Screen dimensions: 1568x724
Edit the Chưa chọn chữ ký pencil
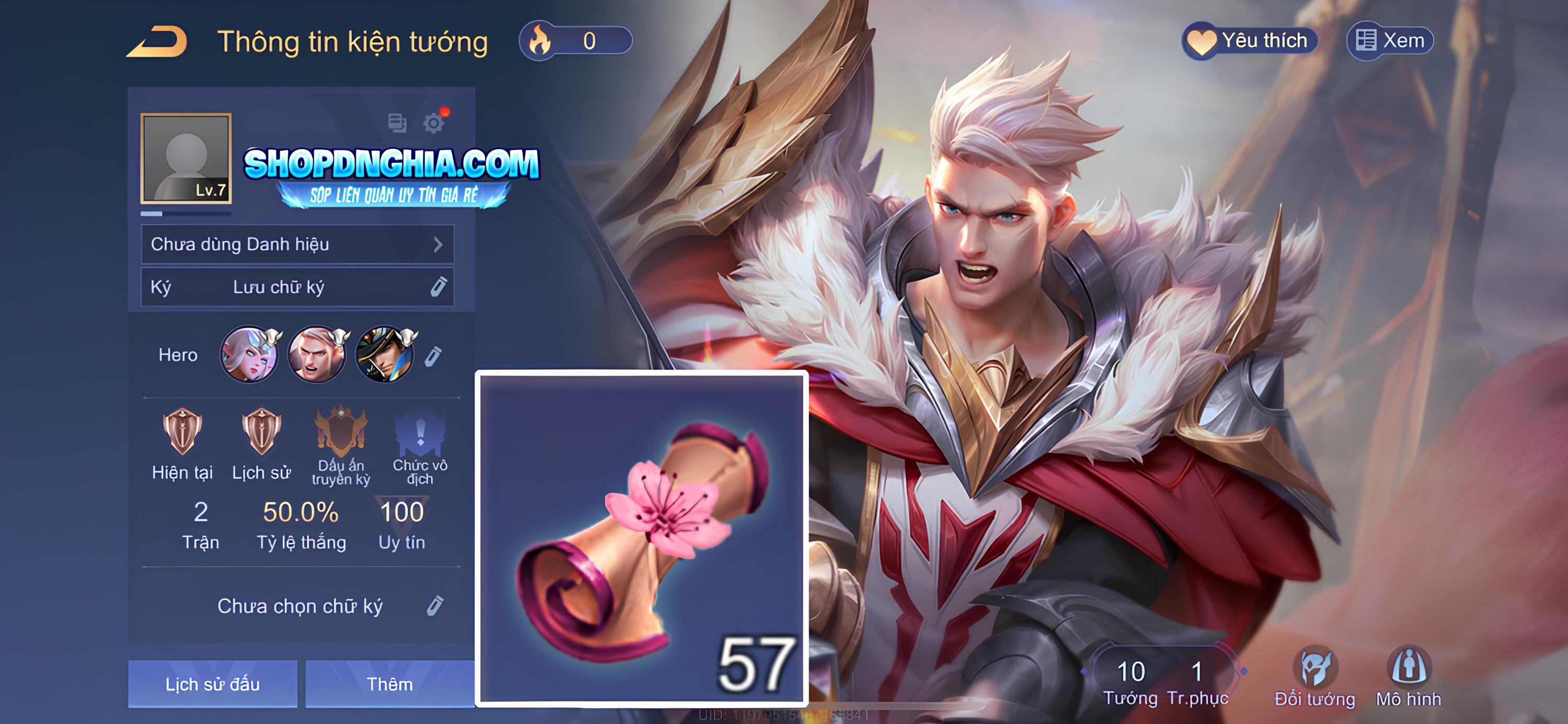[435, 605]
